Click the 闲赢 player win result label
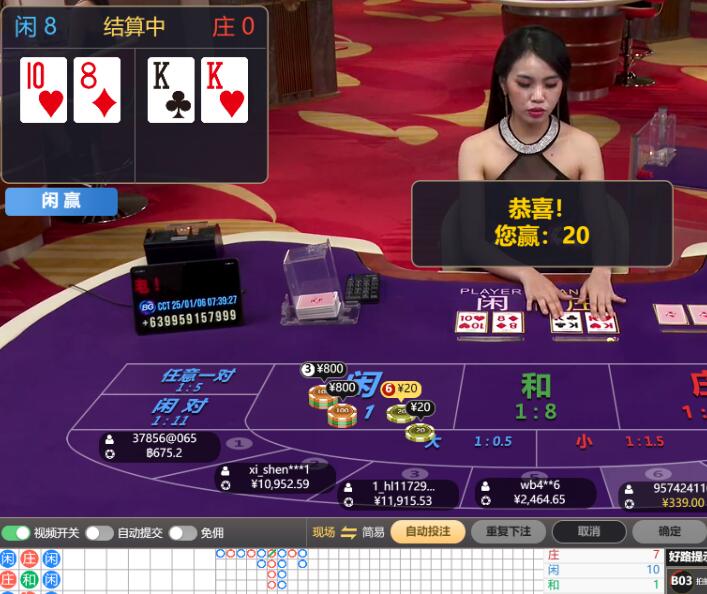The height and width of the screenshot is (594, 707). [x=61, y=201]
